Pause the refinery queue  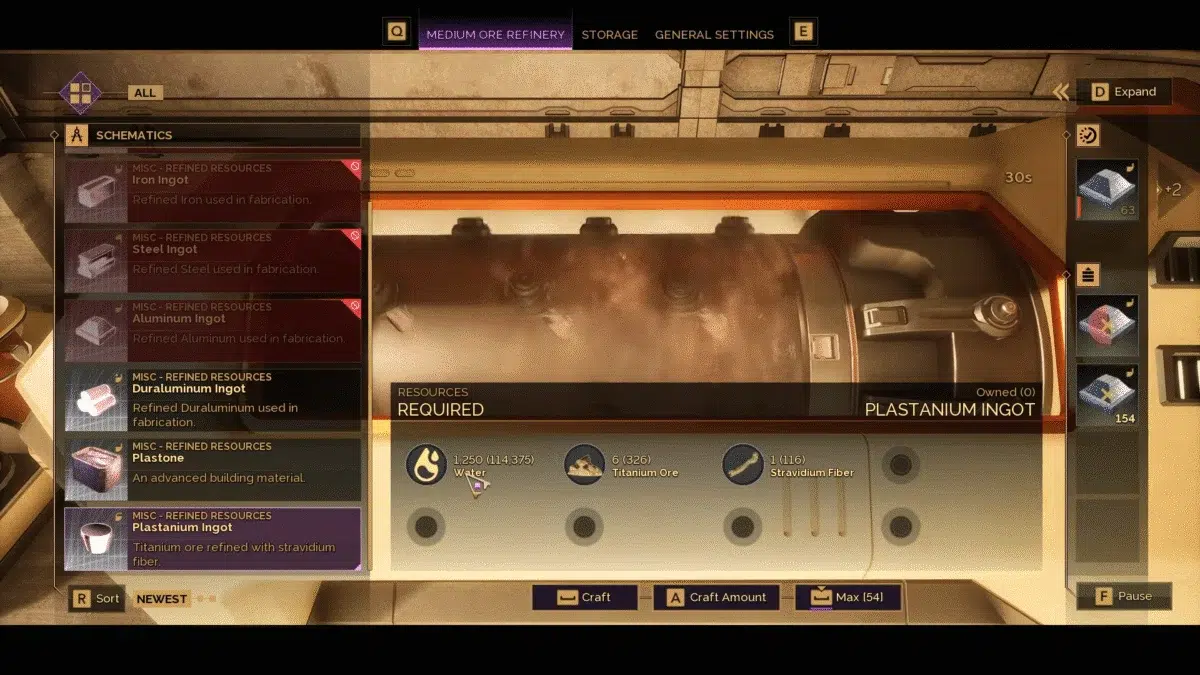tap(1124, 596)
